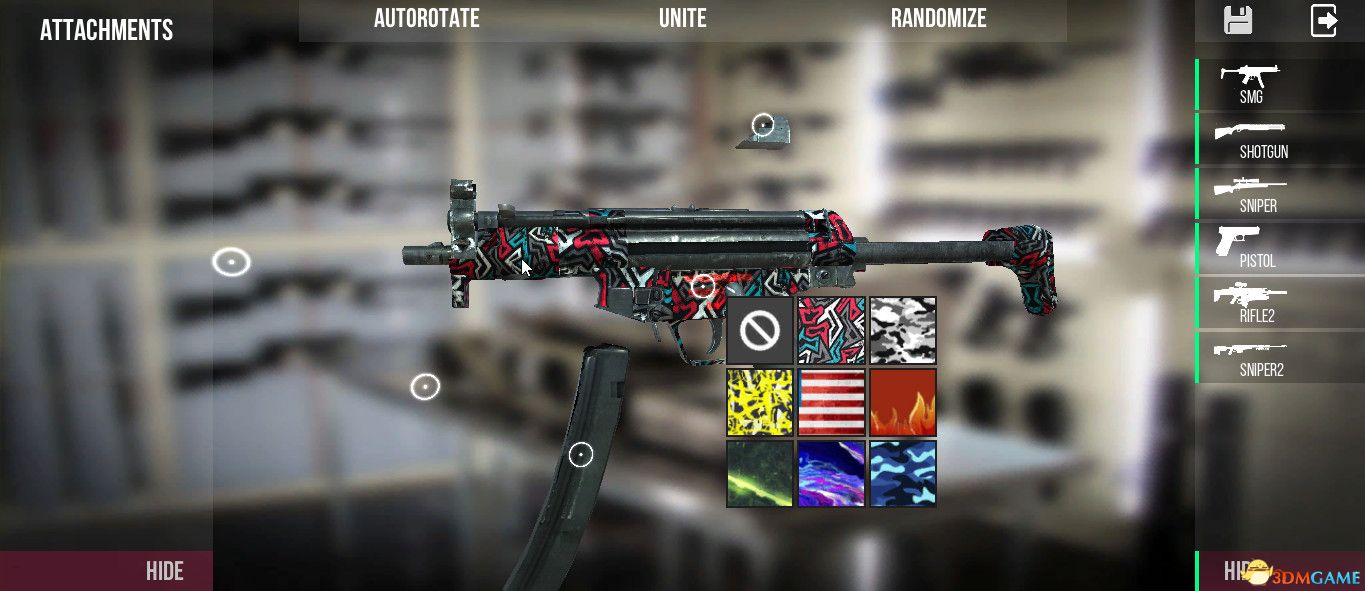This screenshot has width=1365, height=591.
Task: Click the Unite button
Action: pyautogui.click(x=682, y=18)
